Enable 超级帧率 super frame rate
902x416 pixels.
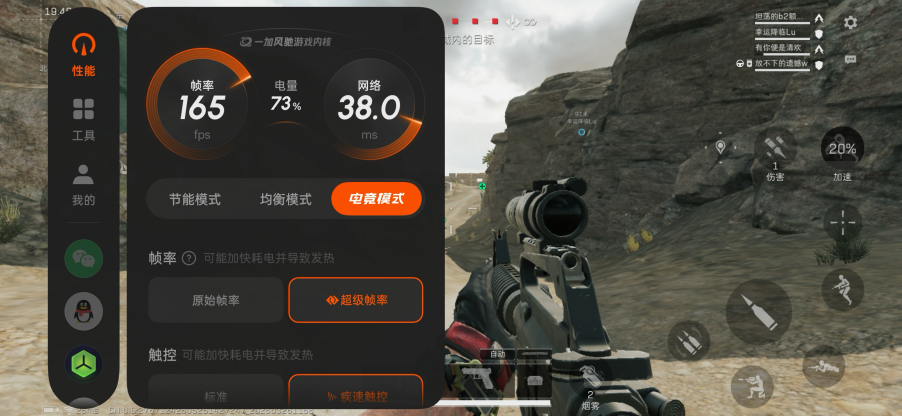[x=355, y=299]
